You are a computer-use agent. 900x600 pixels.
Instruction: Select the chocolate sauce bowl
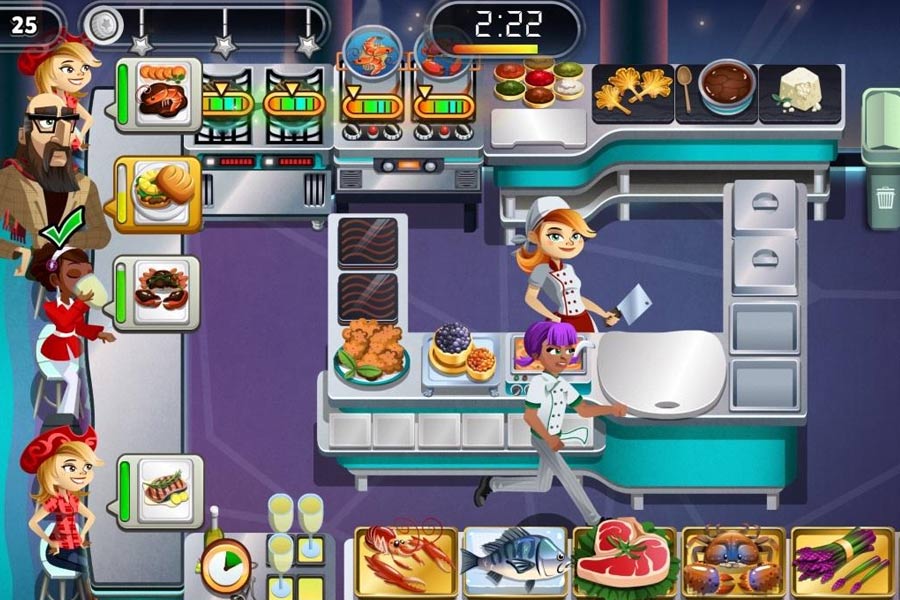[x=726, y=88]
